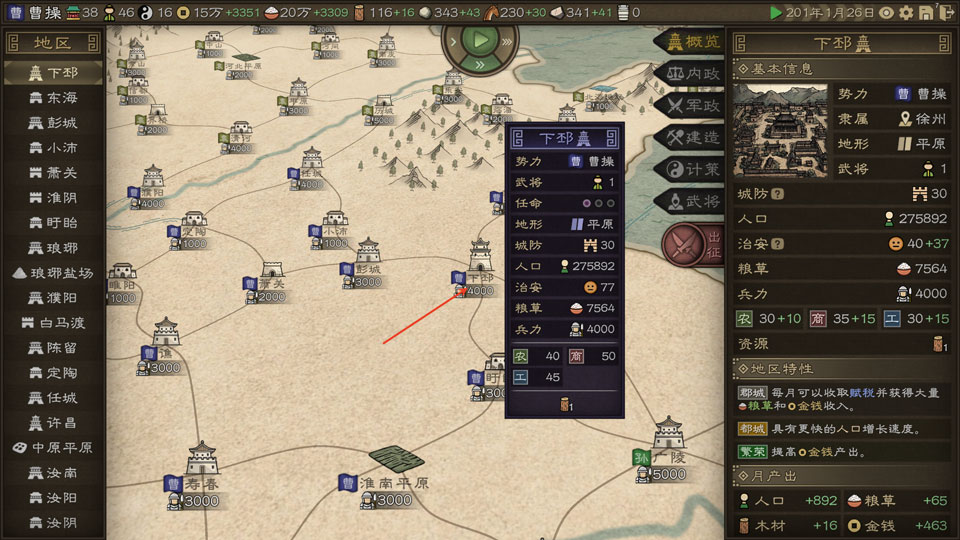960x540 pixels.
Task: Choose 中原平原 from the region list
Action: coord(54,448)
